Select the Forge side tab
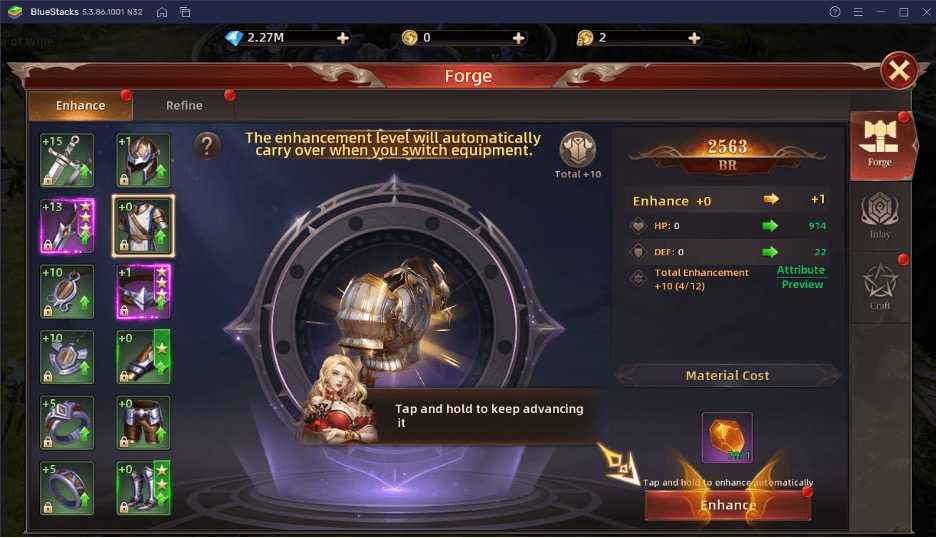Screen dimensions: 936x538 click(879, 146)
